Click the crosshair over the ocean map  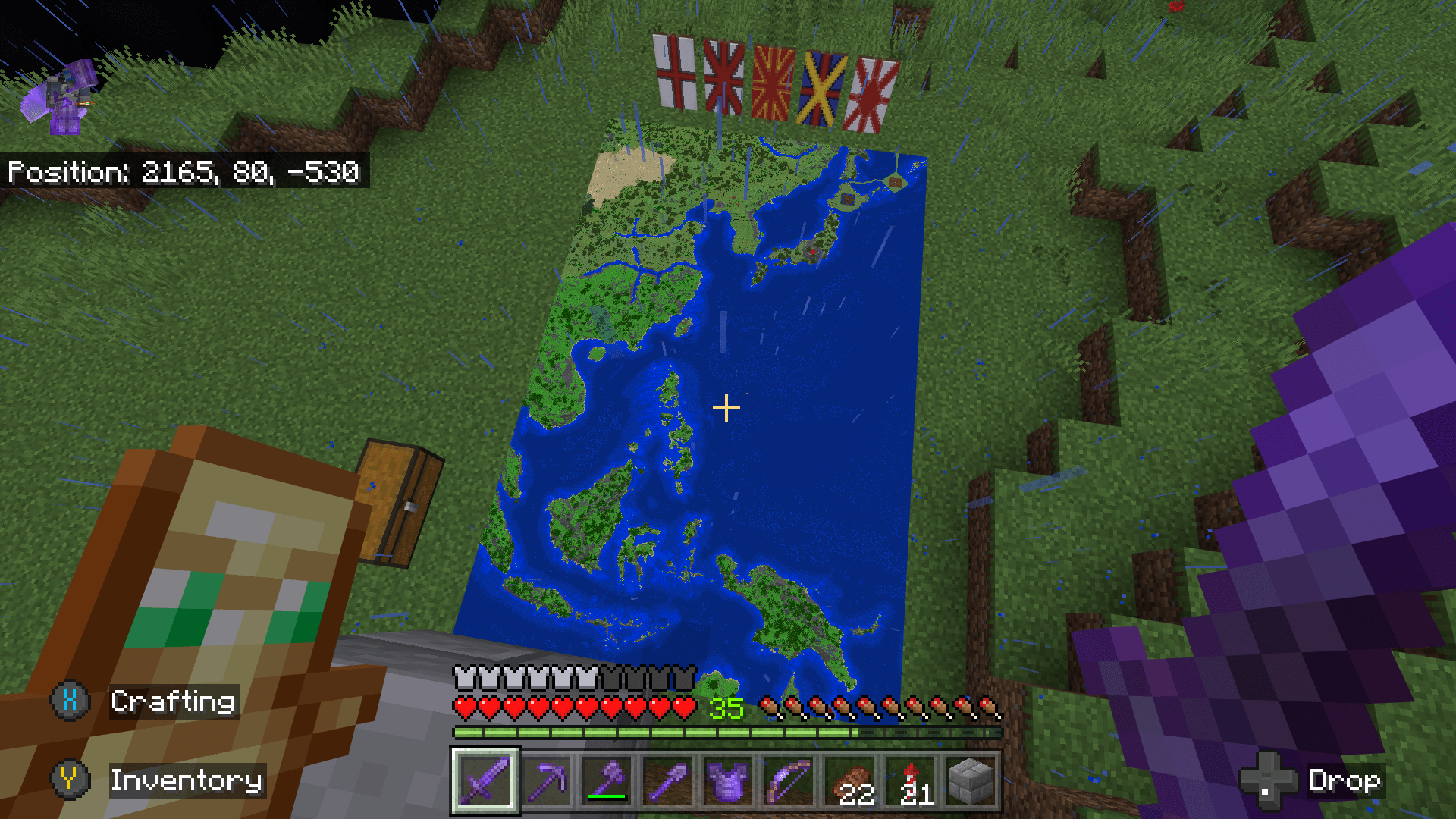point(727,409)
